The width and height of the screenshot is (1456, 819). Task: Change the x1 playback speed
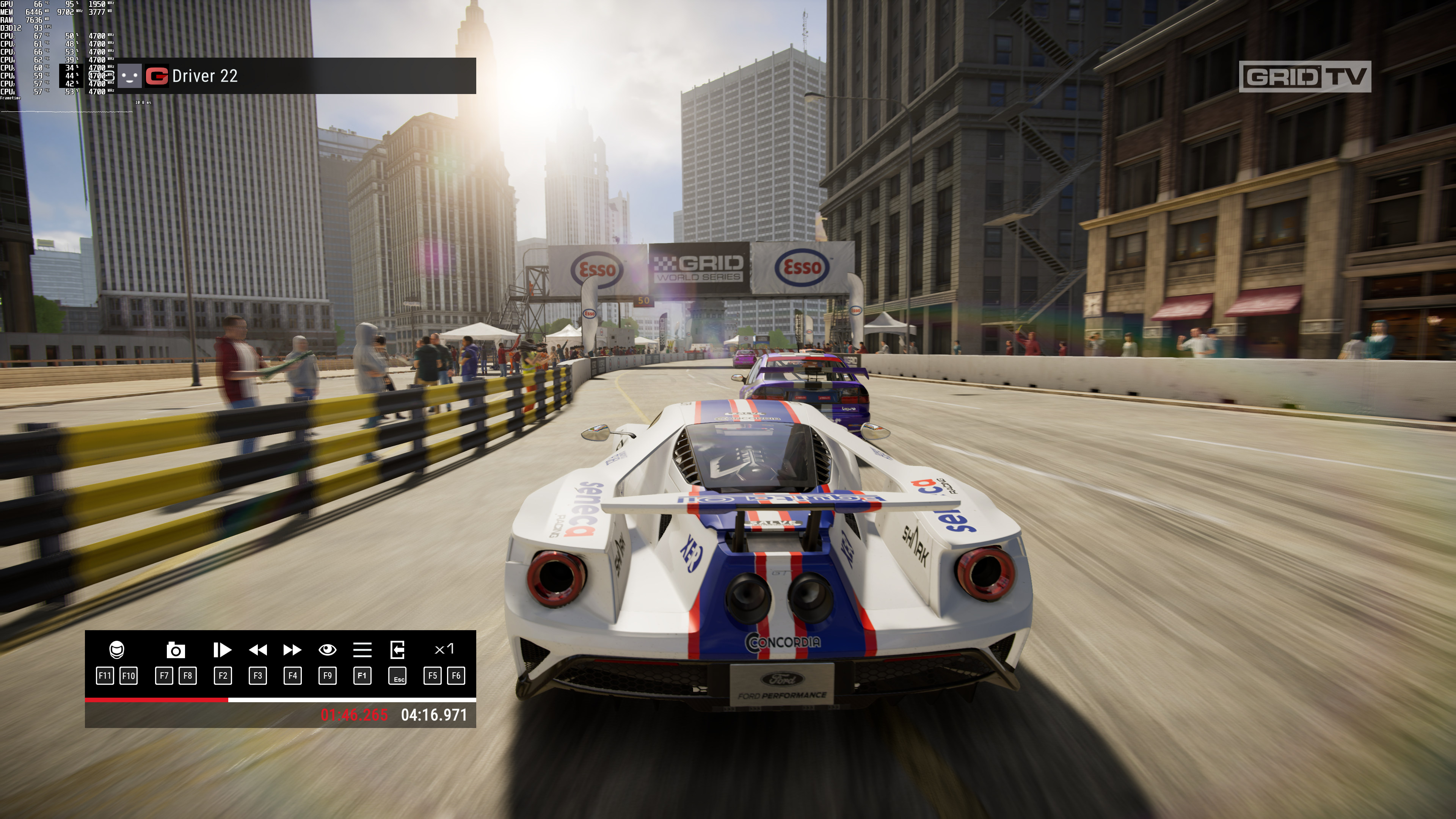(444, 649)
